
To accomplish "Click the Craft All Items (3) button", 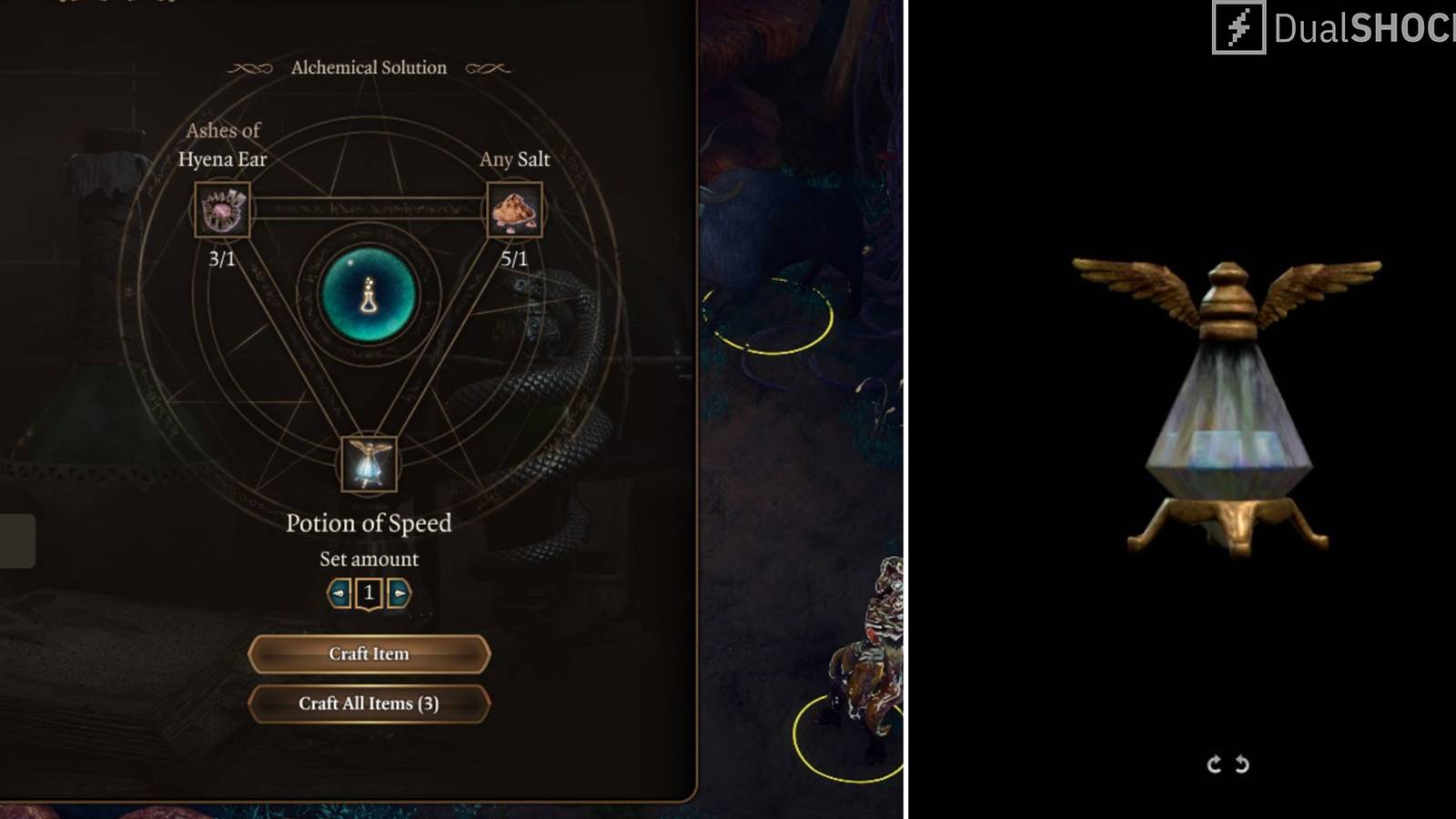I will click(x=369, y=704).
